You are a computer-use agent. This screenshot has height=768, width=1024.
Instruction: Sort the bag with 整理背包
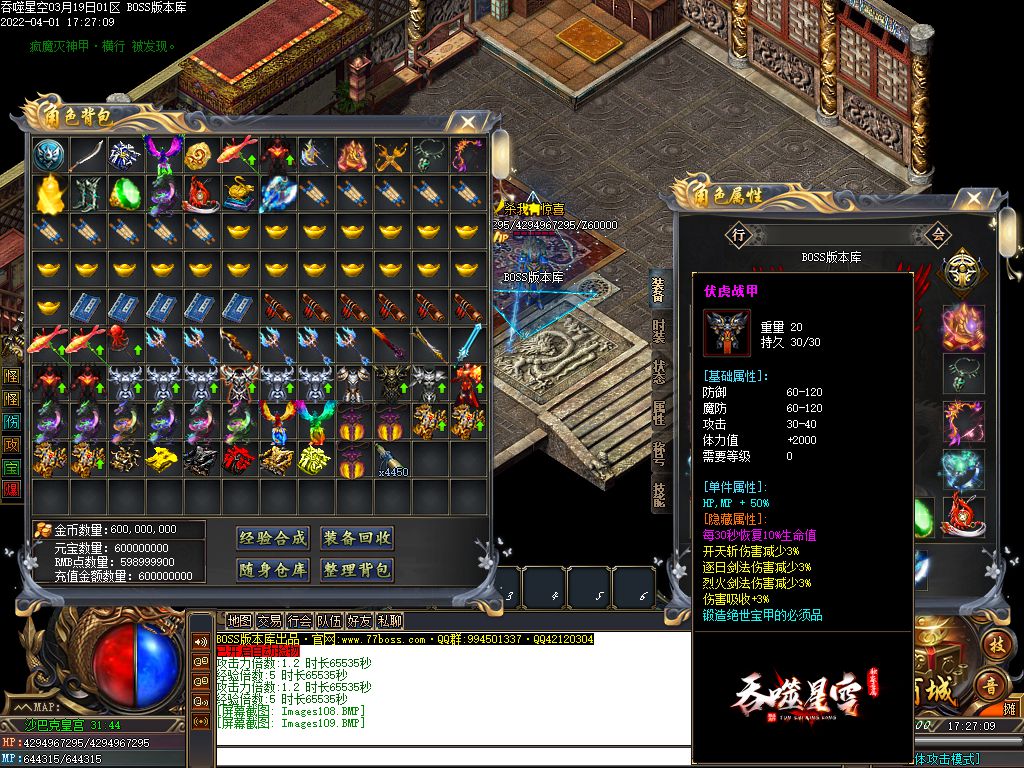pyautogui.click(x=357, y=570)
